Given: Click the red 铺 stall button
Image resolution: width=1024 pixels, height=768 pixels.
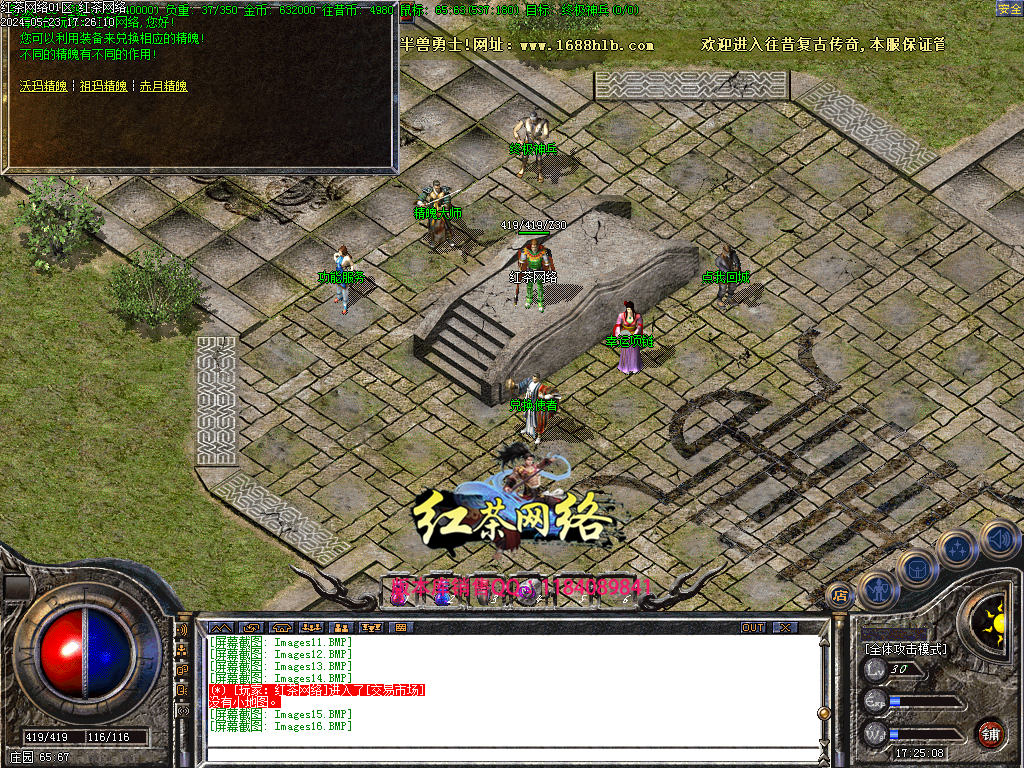Looking at the screenshot, I should pos(990,732).
